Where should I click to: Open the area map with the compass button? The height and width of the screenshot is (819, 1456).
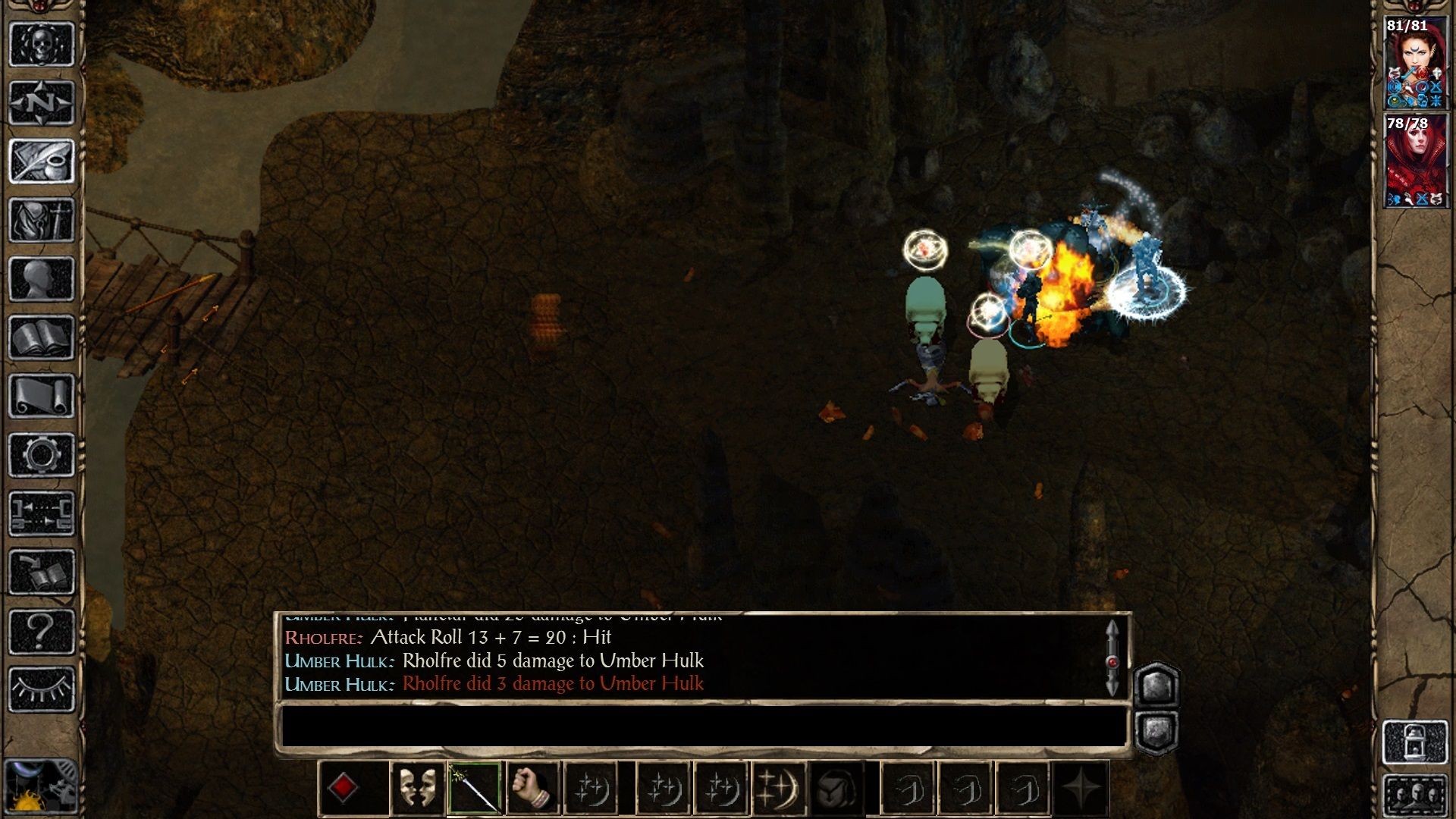tap(42, 102)
